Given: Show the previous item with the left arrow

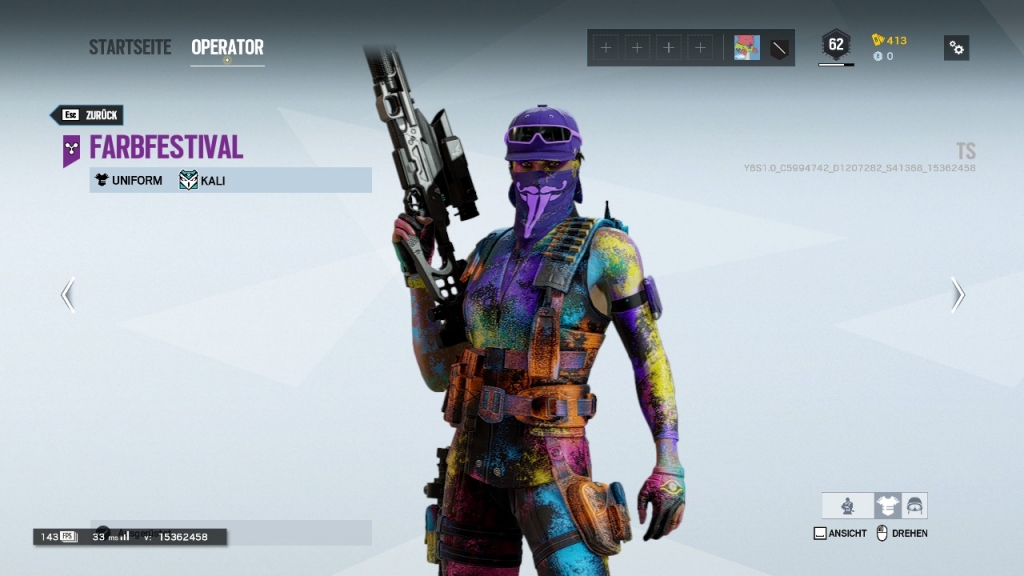Looking at the screenshot, I should point(68,295).
